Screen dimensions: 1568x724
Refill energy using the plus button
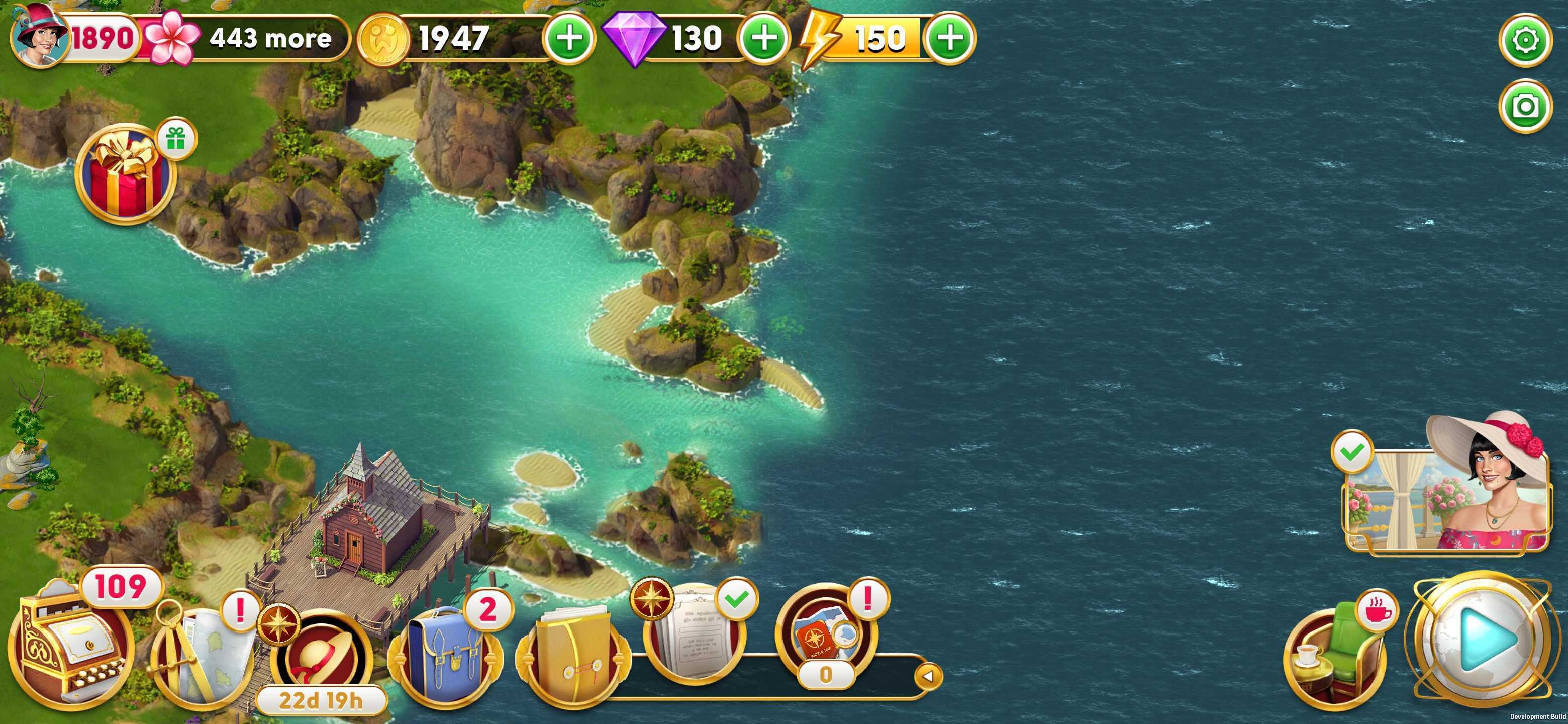pos(949,38)
